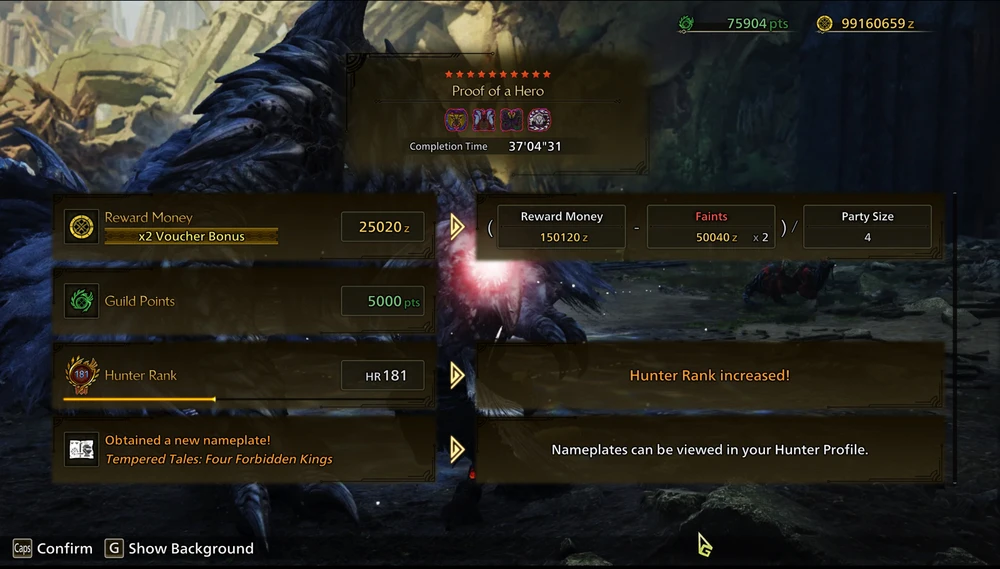Select the new nameplate obtained row
This screenshot has width=1000, height=569.
pos(244,450)
